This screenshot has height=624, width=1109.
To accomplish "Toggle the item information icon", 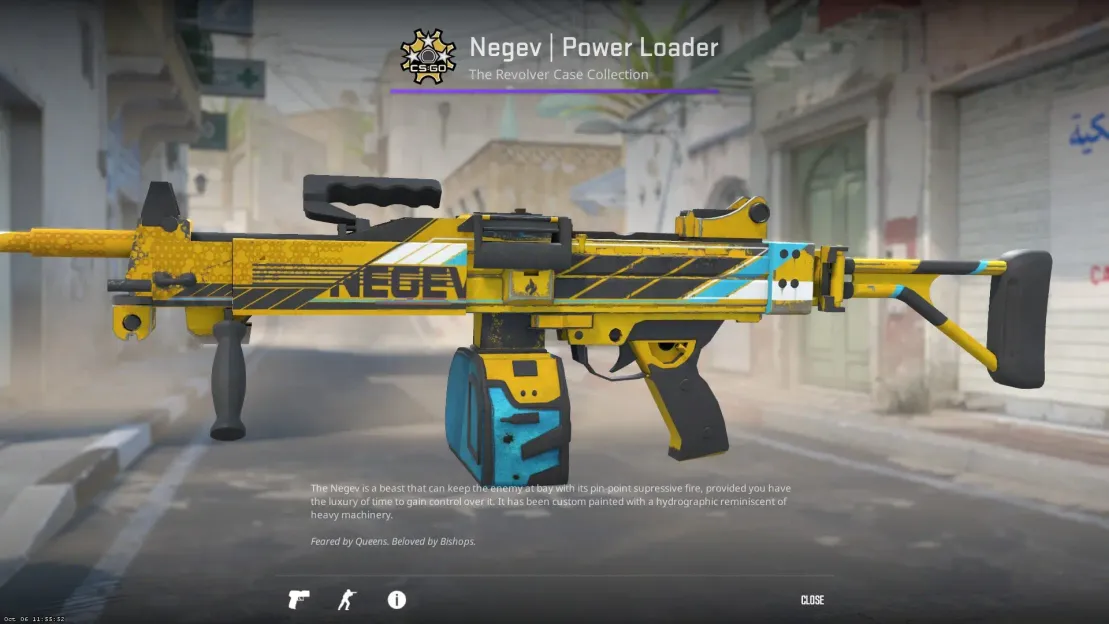I will tap(397, 600).
